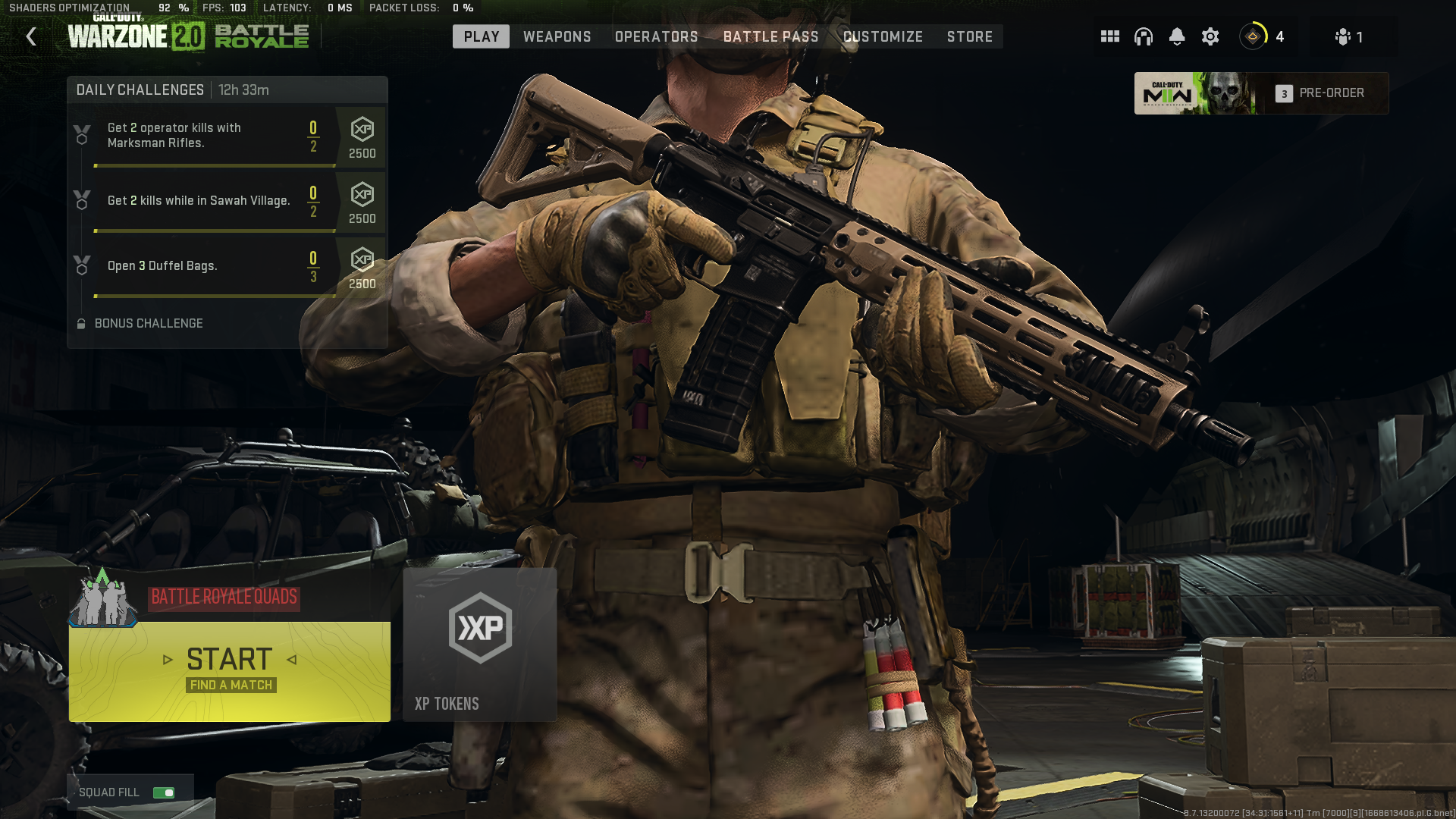Toggle the Squad Fill switch
The width and height of the screenshot is (1456, 819).
click(x=164, y=792)
